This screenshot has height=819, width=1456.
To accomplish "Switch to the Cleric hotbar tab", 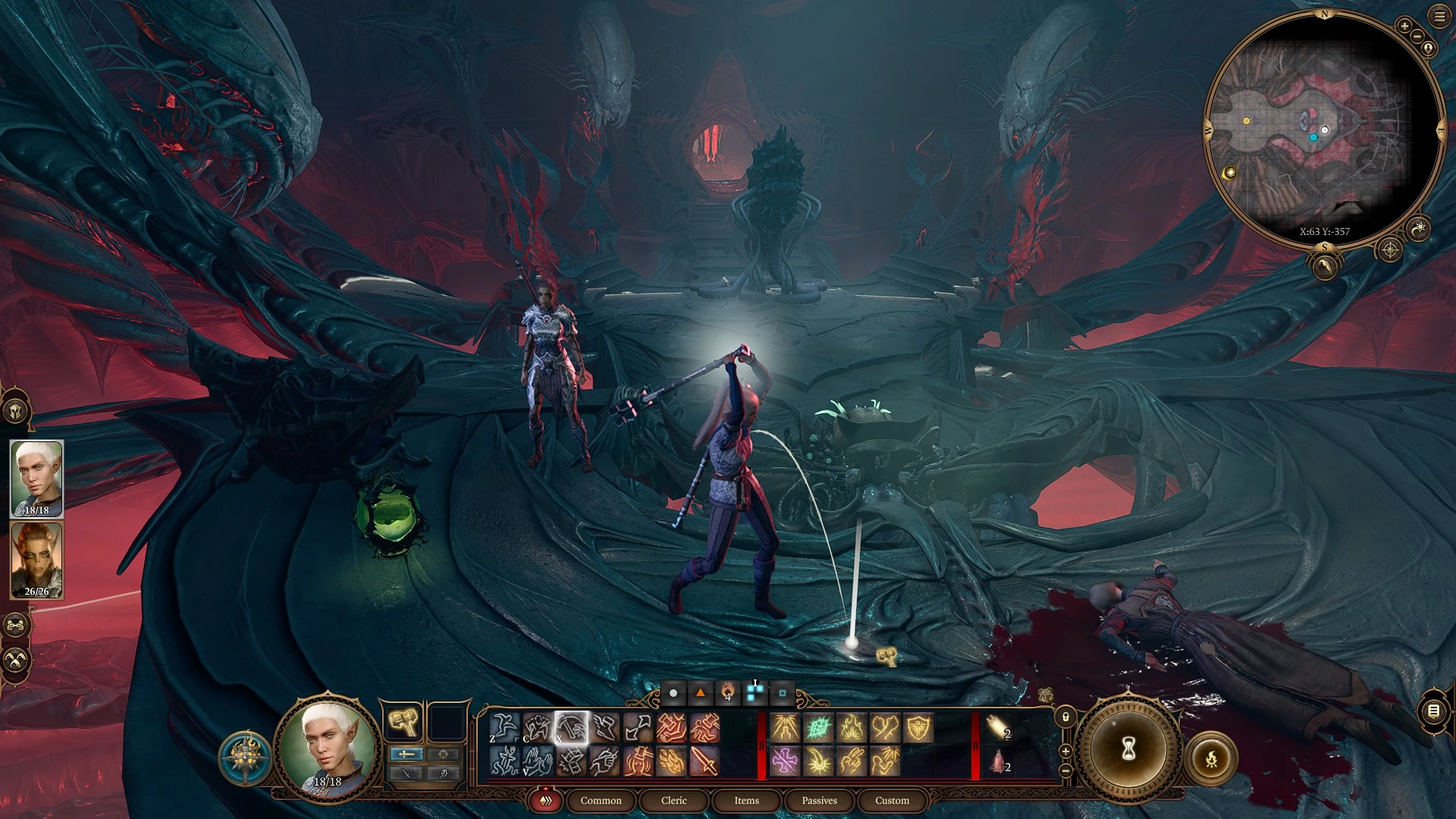I will coord(673,800).
